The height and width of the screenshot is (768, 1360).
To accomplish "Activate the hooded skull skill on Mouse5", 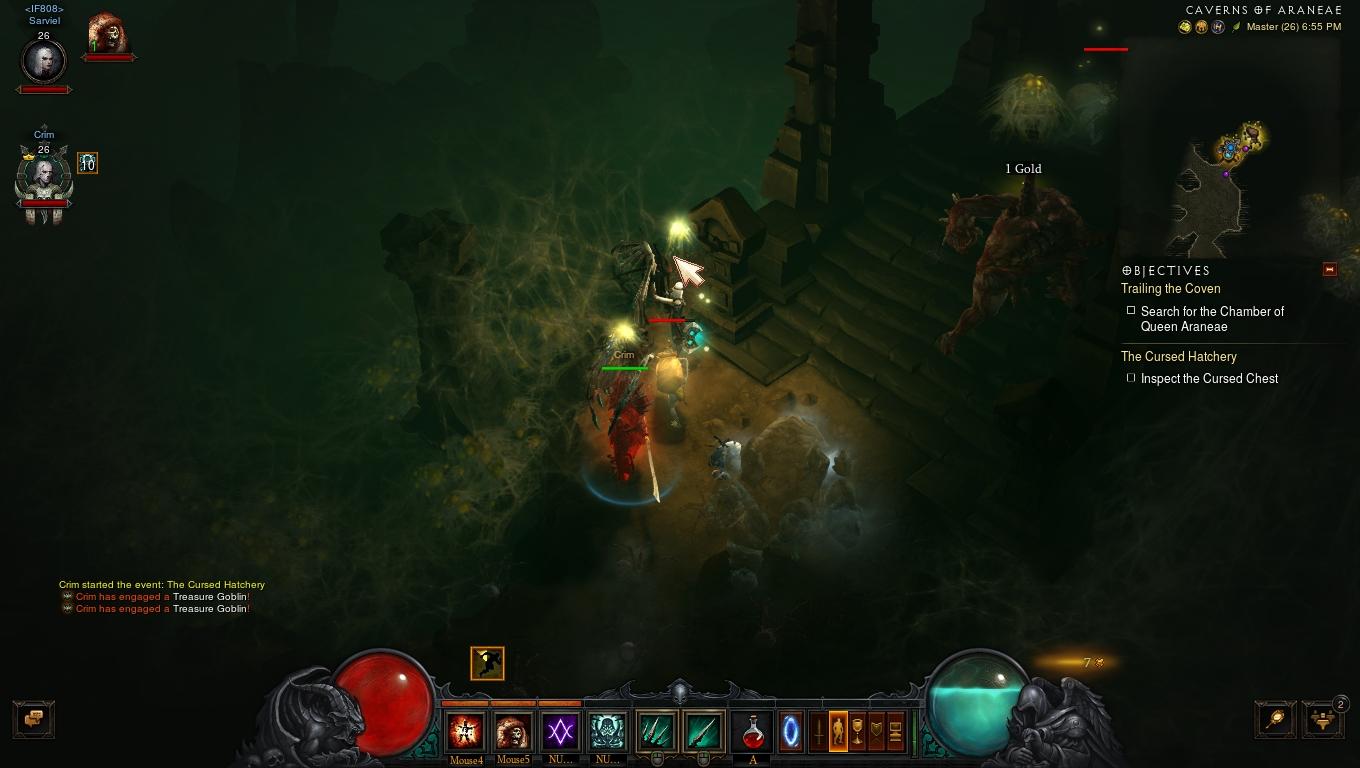I will tap(513, 732).
